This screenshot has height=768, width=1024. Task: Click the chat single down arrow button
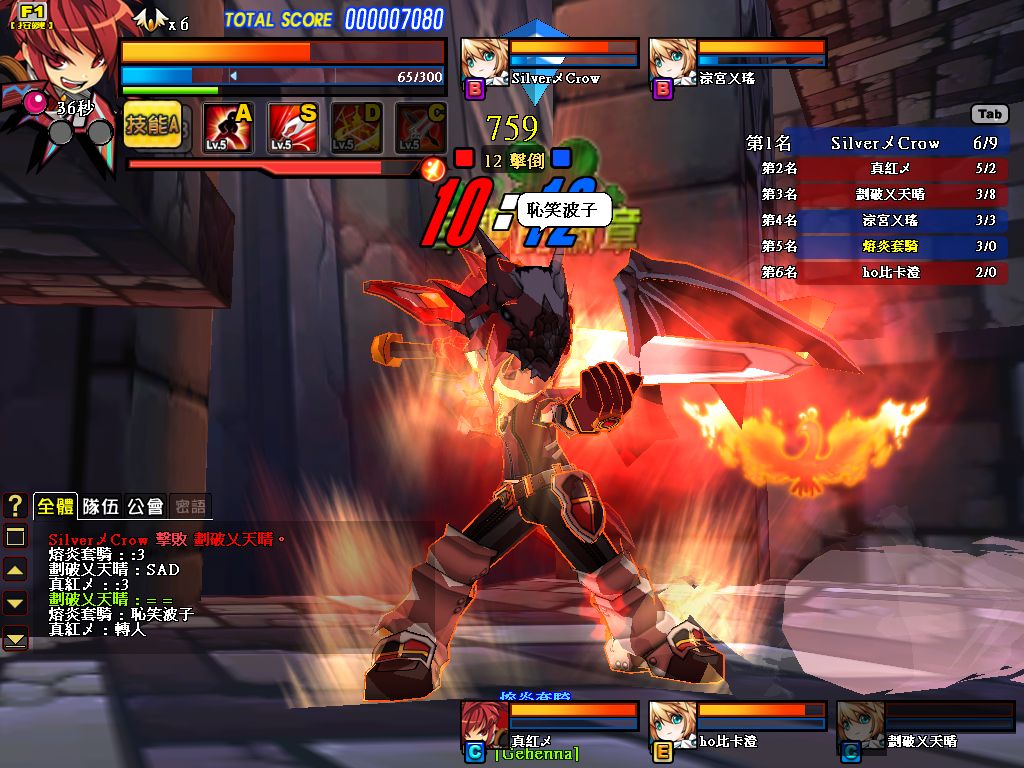tap(15, 603)
